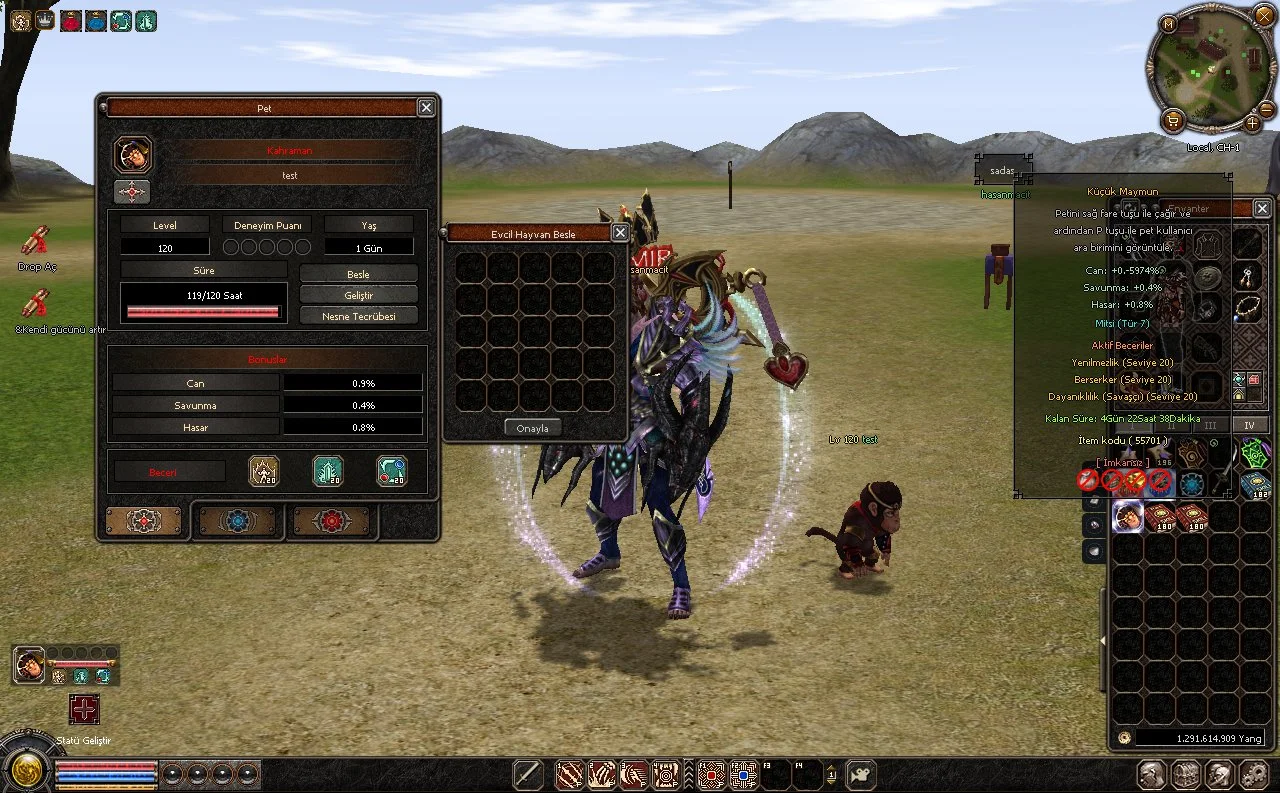1280x793 pixels.
Task: Click the sword basic attack hotbar icon
Action: [x=528, y=775]
